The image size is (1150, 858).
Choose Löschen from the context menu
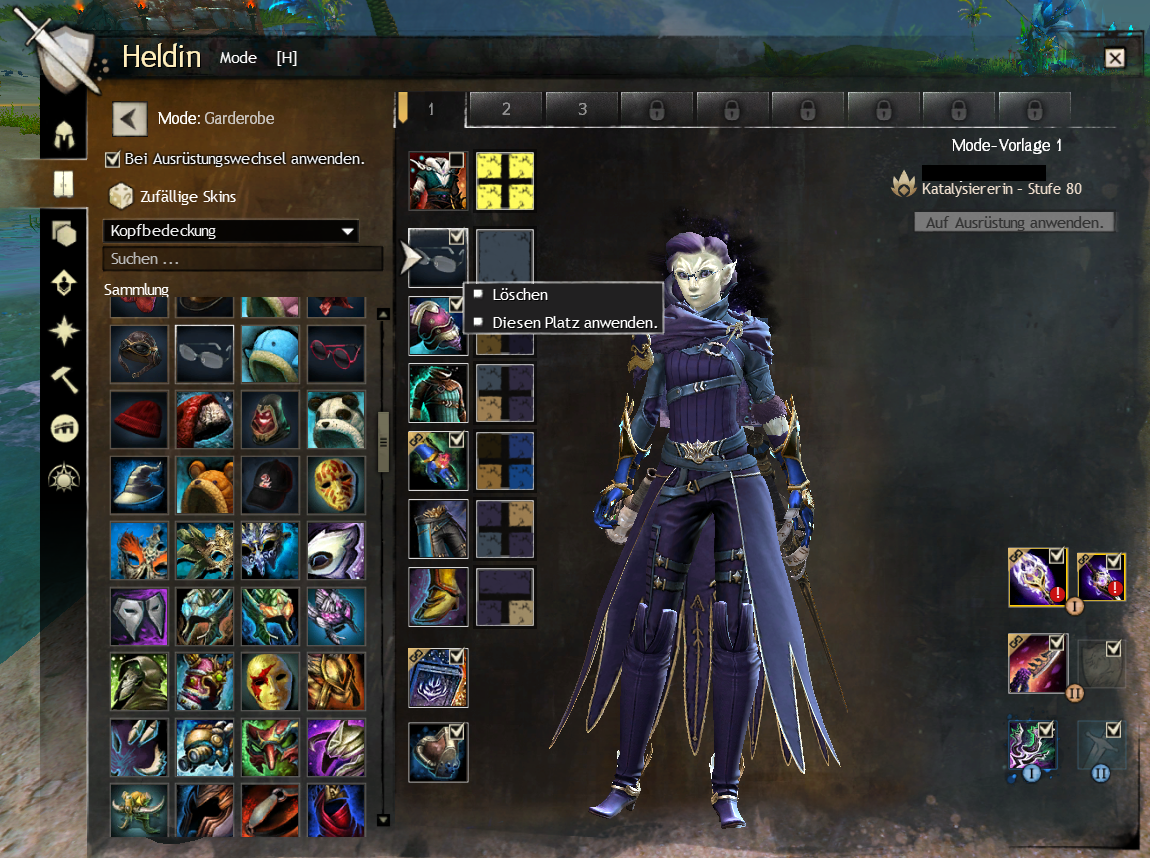pos(520,295)
